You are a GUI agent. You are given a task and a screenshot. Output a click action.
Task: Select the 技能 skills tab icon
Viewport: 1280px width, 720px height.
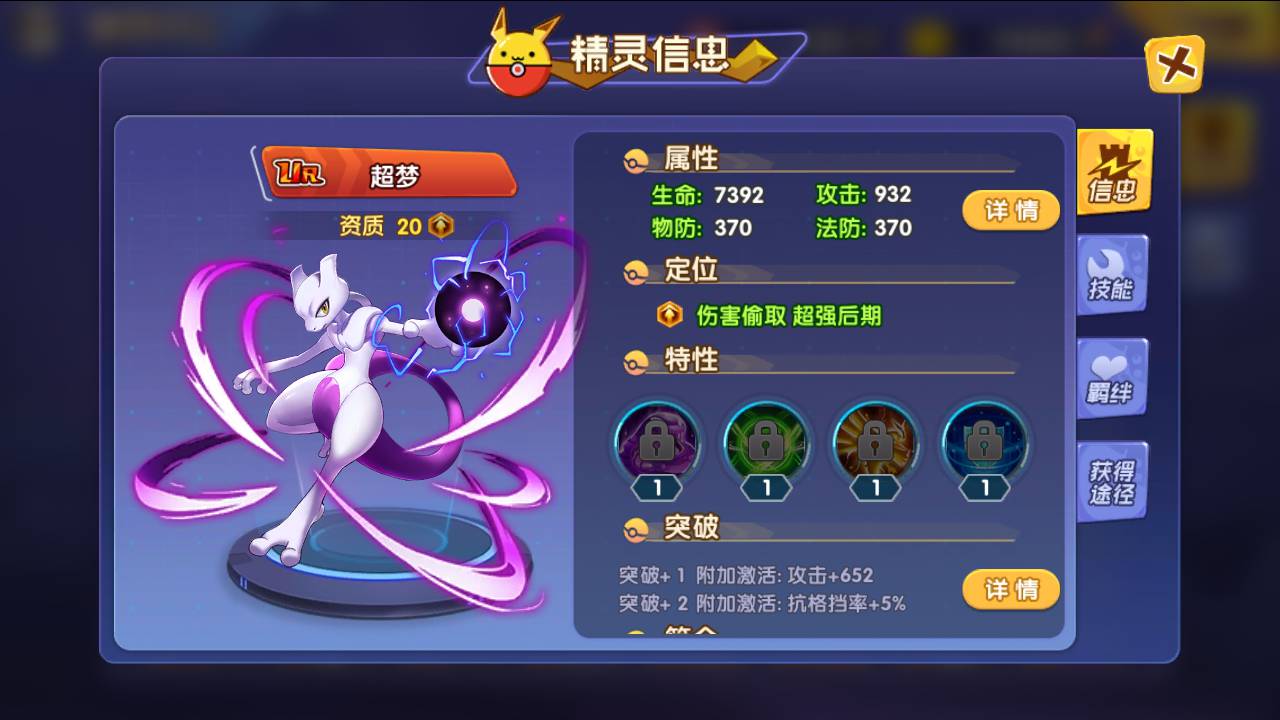(1113, 272)
